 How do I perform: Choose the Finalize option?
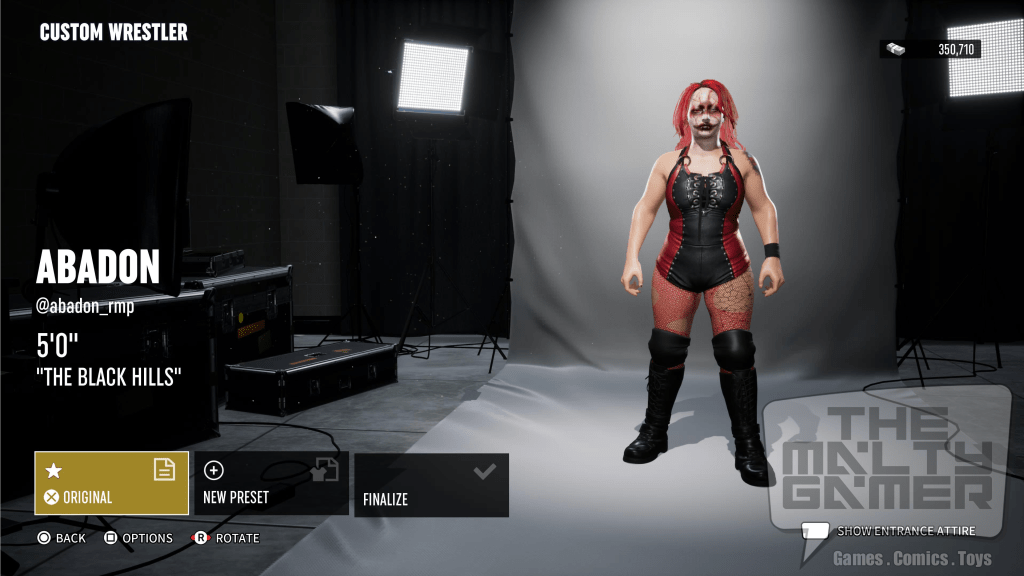click(x=431, y=484)
